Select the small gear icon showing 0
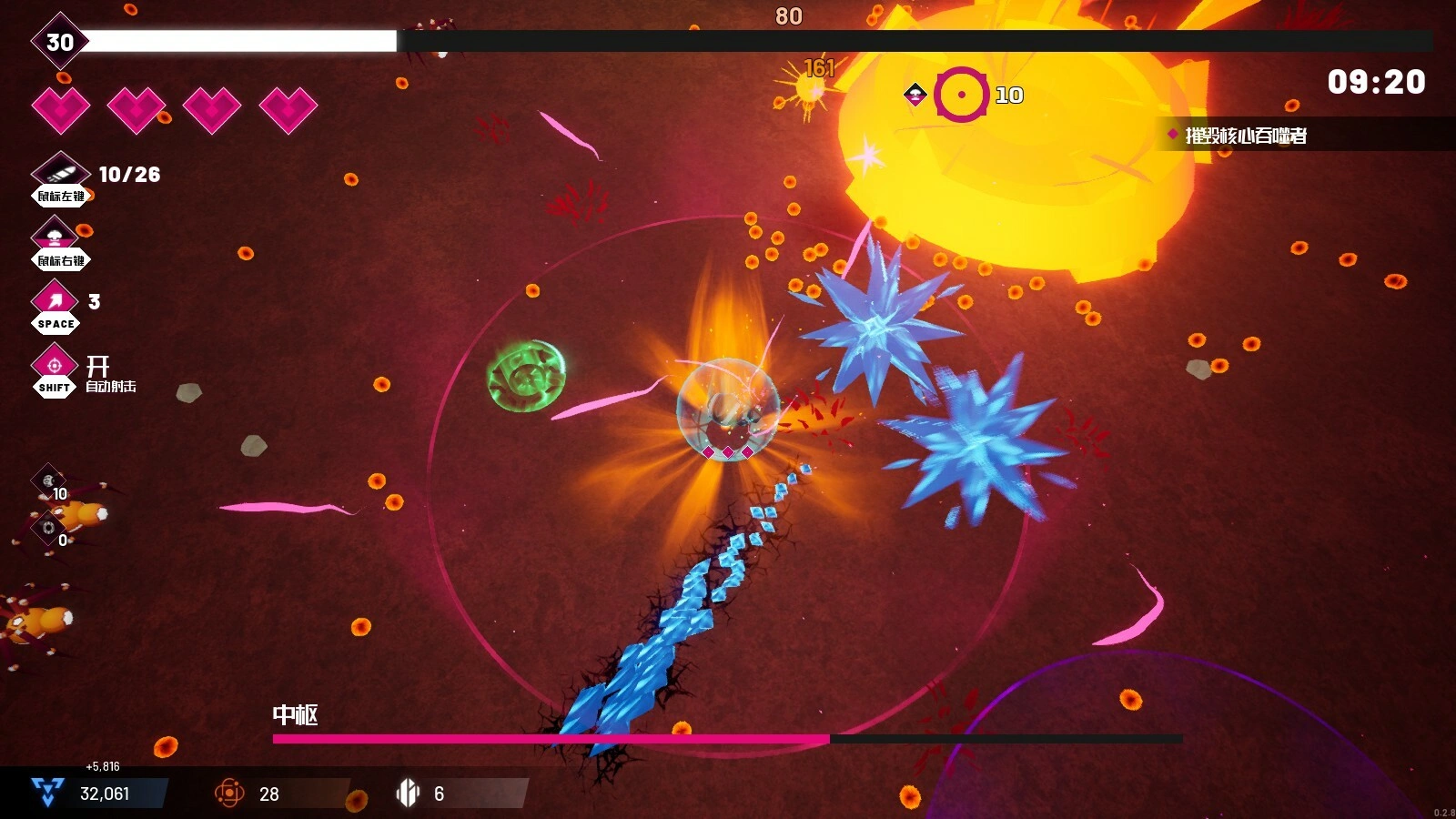This screenshot has width=1456, height=819. (48, 527)
